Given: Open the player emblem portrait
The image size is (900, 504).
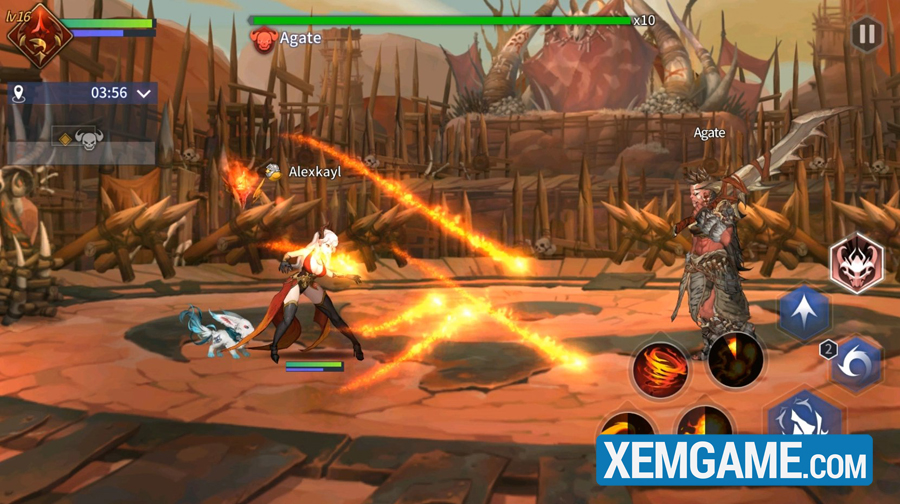Looking at the screenshot, I should tap(35, 34).
